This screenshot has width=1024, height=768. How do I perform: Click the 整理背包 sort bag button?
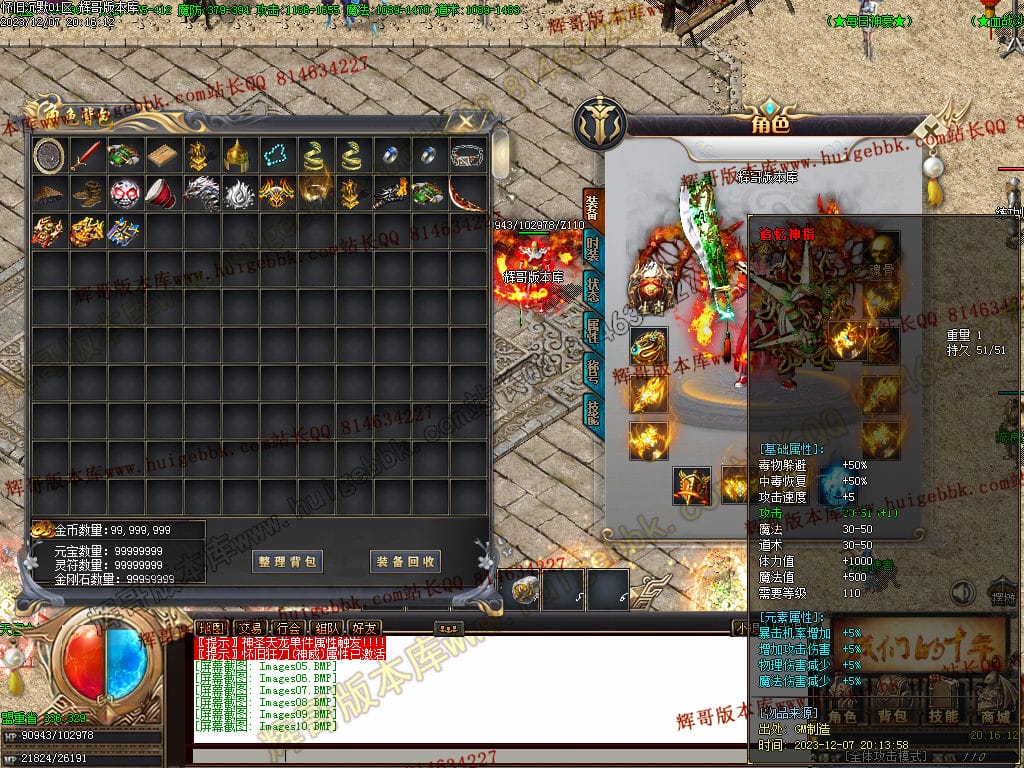pos(287,561)
